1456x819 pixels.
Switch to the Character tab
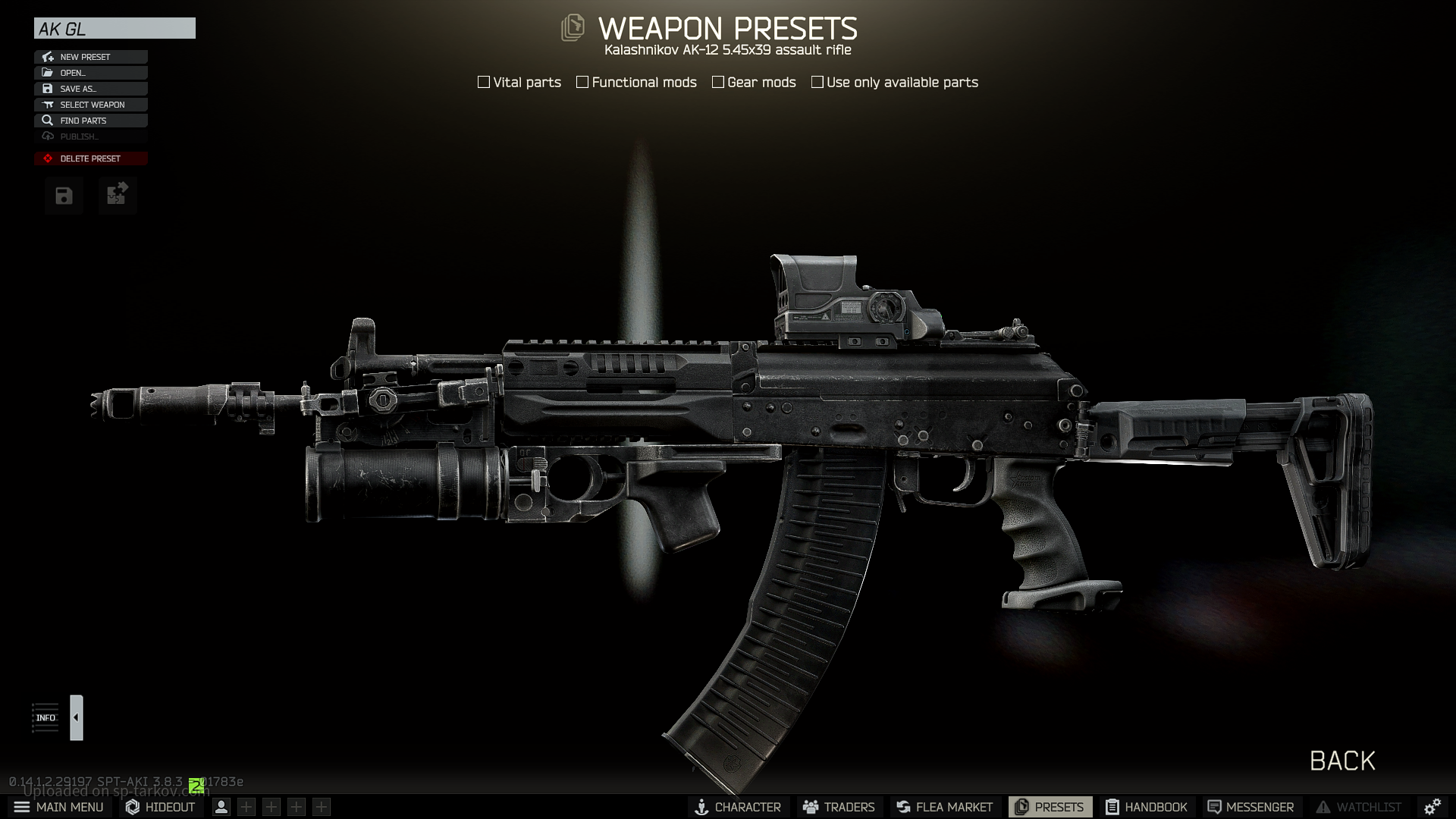coord(738,807)
